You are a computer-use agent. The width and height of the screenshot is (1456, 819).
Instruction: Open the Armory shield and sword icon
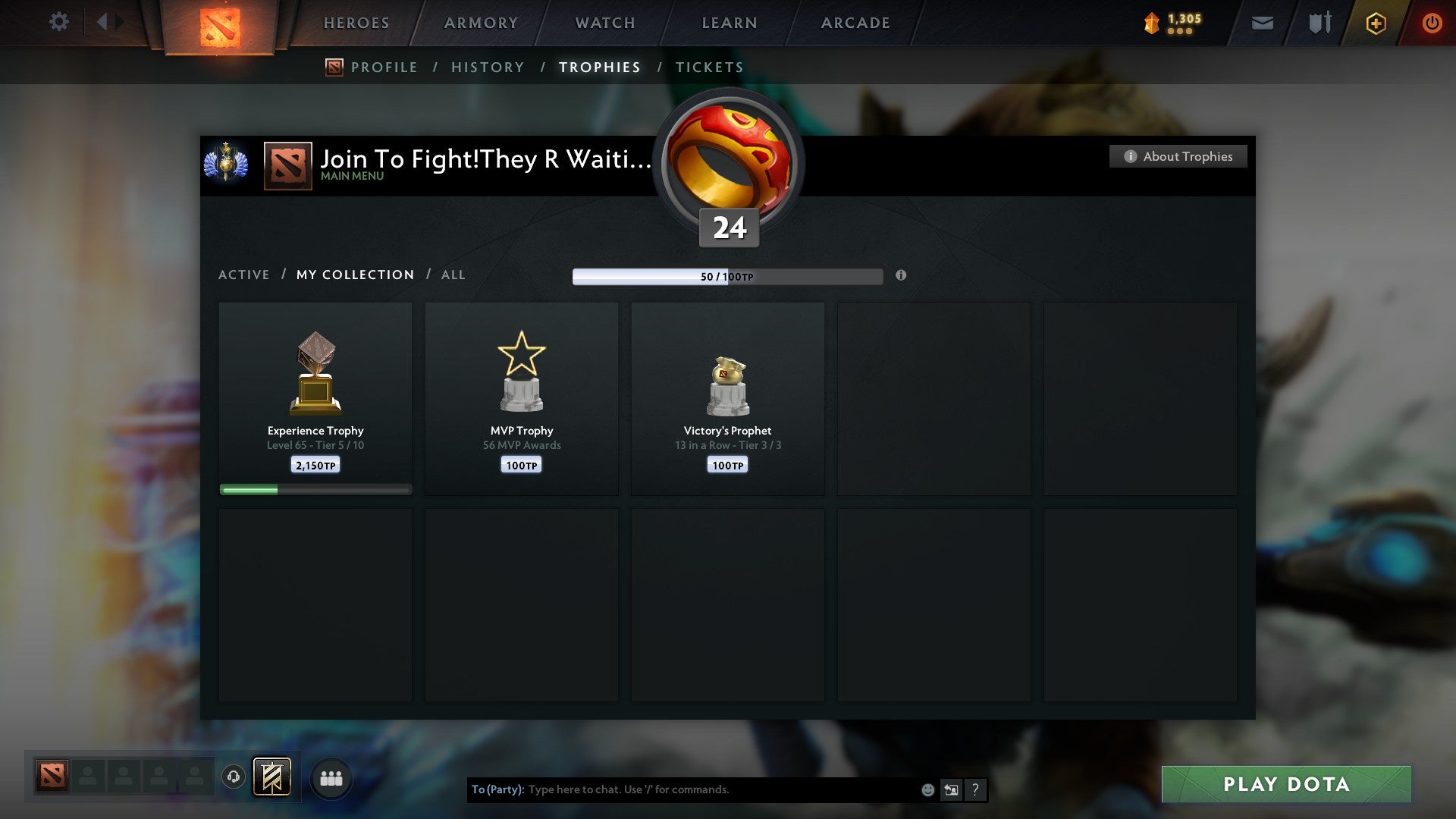[1319, 23]
